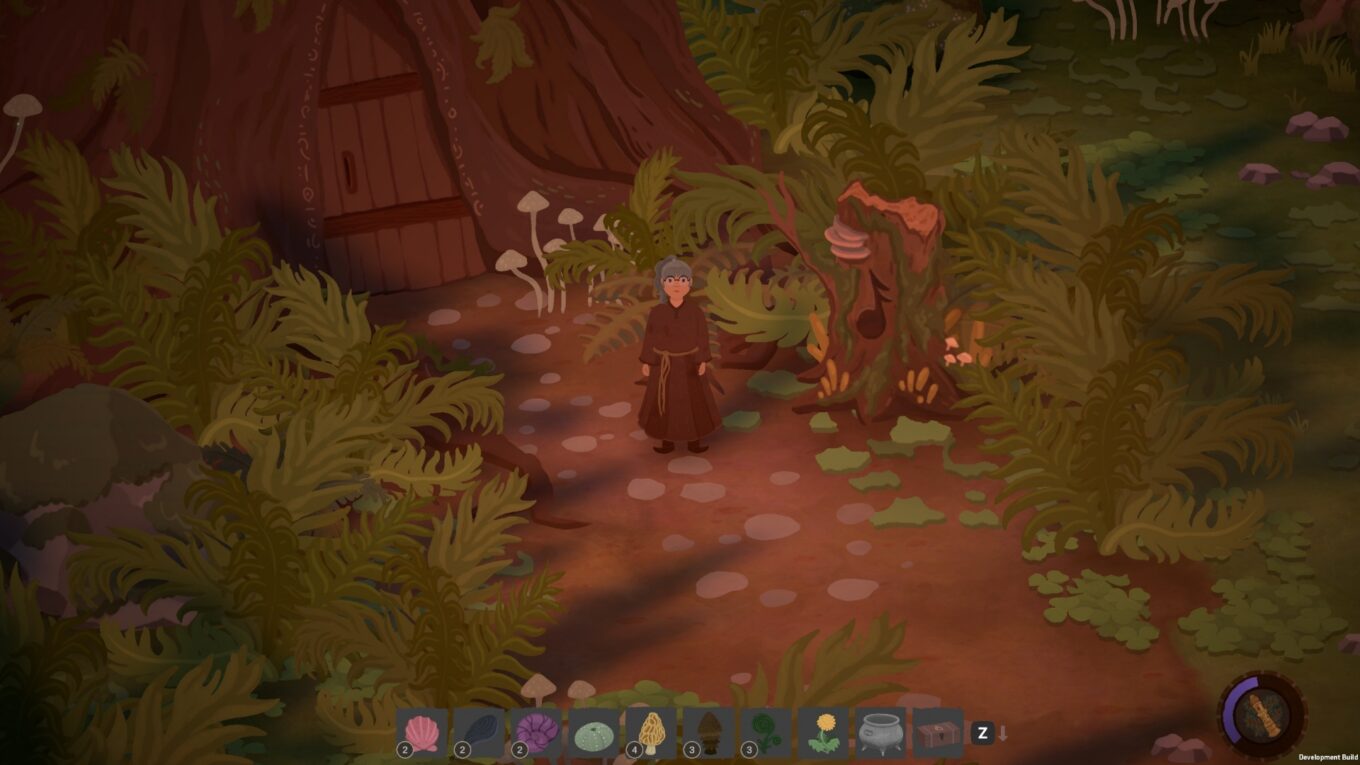Select the grey cauldron slot
Image resolution: width=1360 pixels, height=765 pixels.
click(x=881, y=733)
